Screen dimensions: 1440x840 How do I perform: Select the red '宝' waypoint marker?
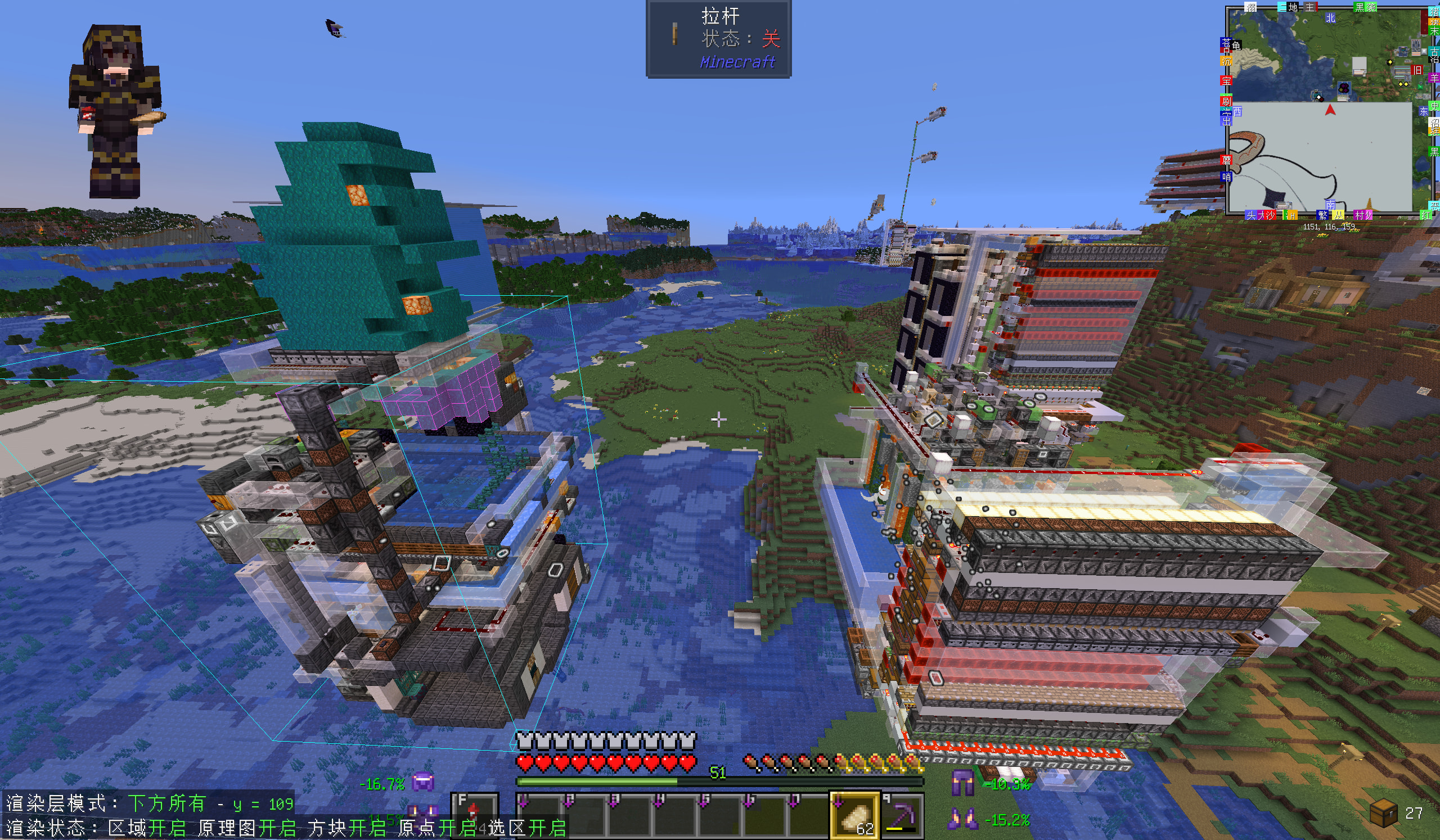point(1226,80)
